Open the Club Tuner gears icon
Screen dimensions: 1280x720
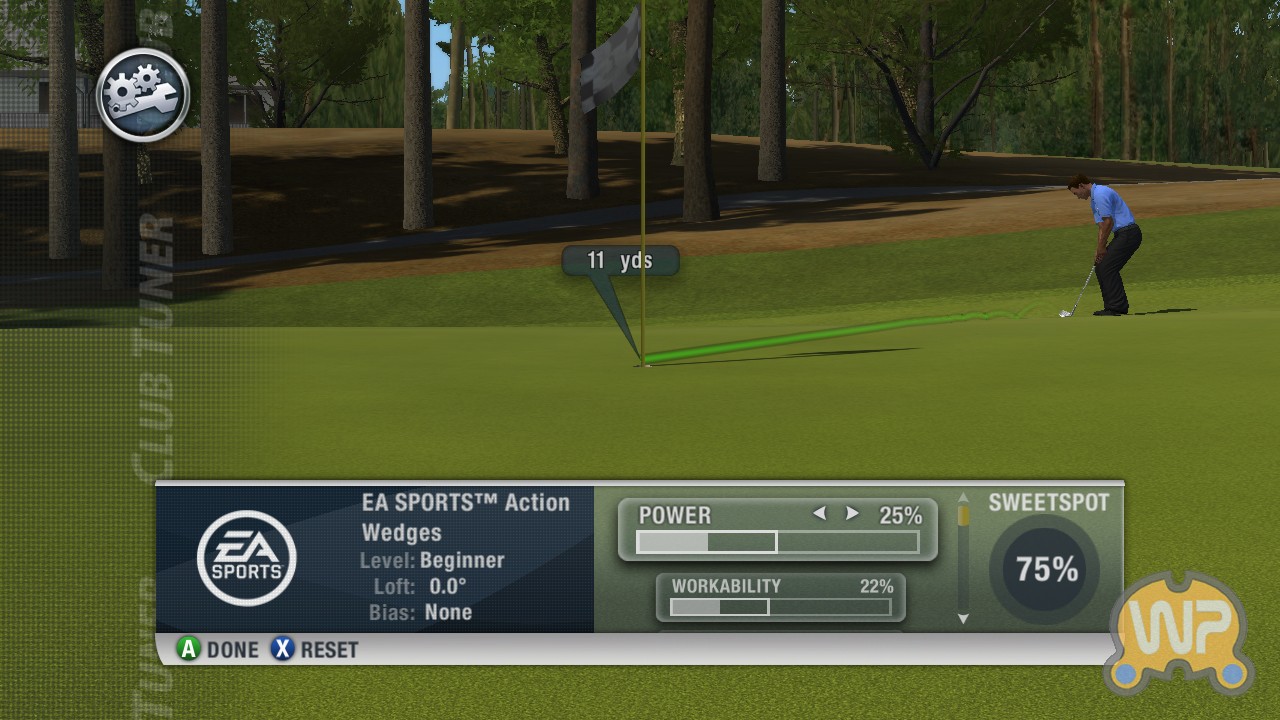(x=143, y=95)
